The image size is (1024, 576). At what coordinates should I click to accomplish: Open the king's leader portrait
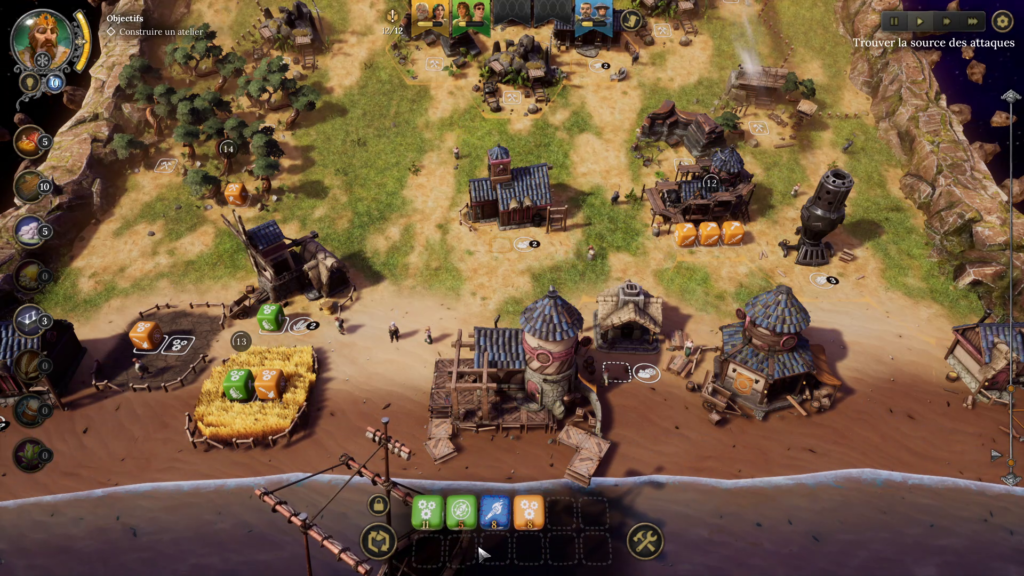42,40
